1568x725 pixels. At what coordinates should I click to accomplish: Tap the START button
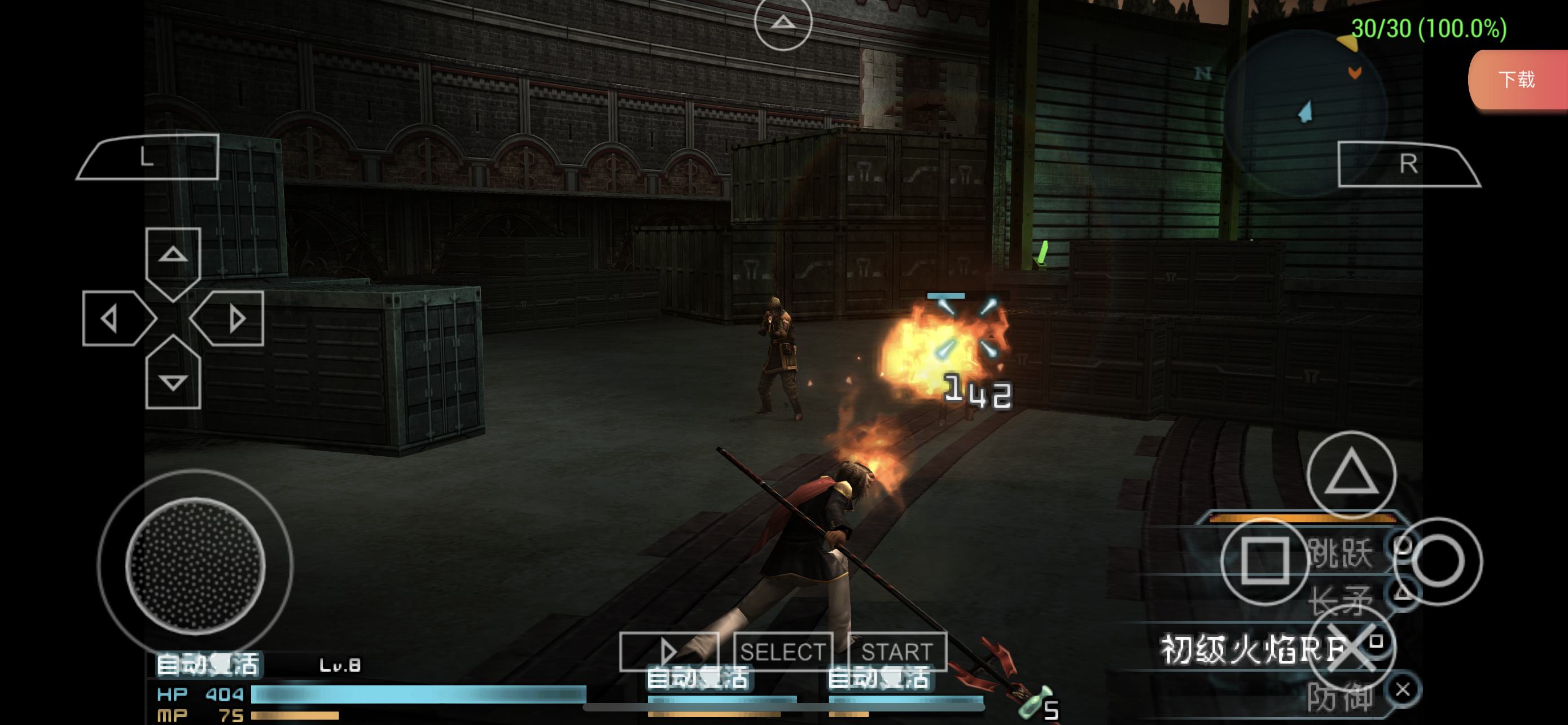(897, 652)
